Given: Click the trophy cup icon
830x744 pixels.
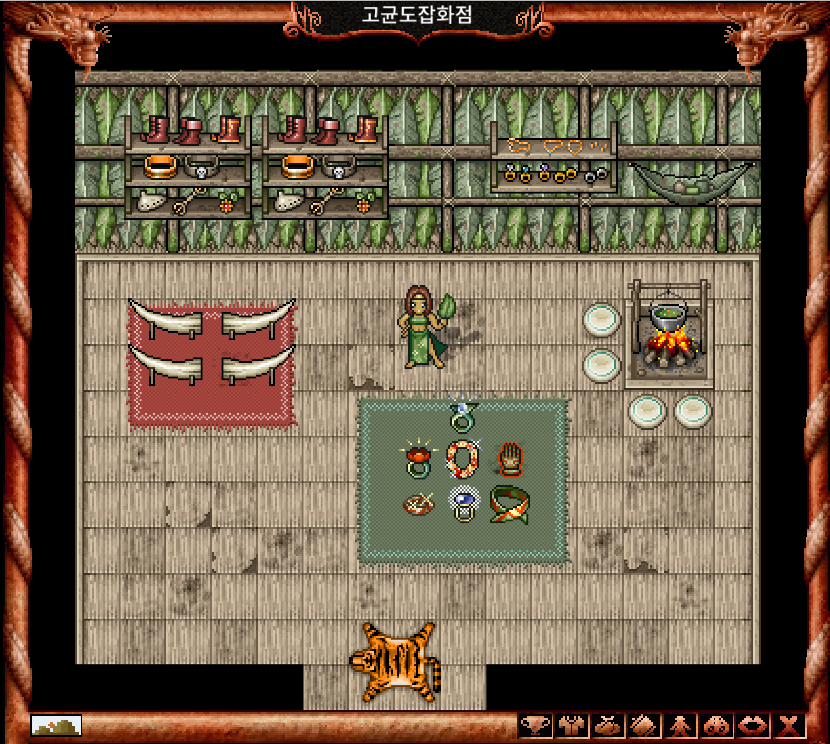Looking at the screenshot, I should pyautogui.click(x=535, y=726).
